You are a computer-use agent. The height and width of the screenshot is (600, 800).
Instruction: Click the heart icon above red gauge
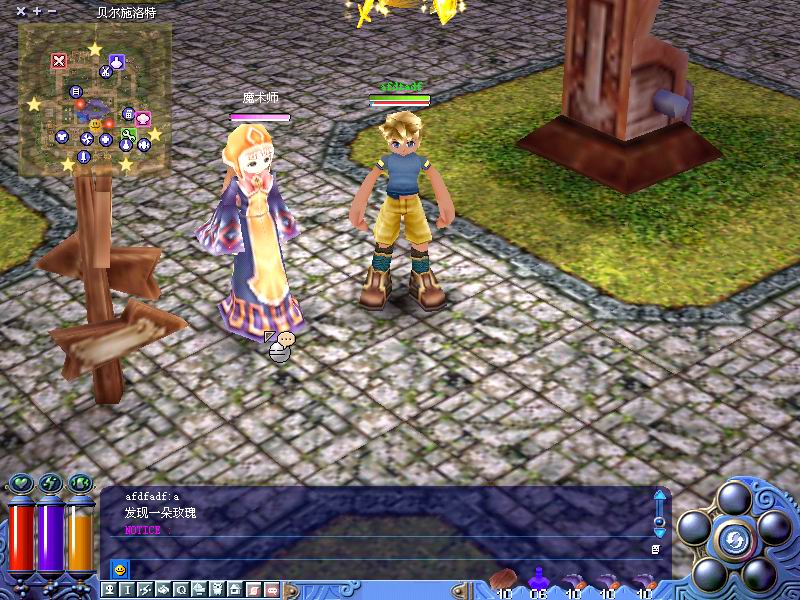coord(21,484)
